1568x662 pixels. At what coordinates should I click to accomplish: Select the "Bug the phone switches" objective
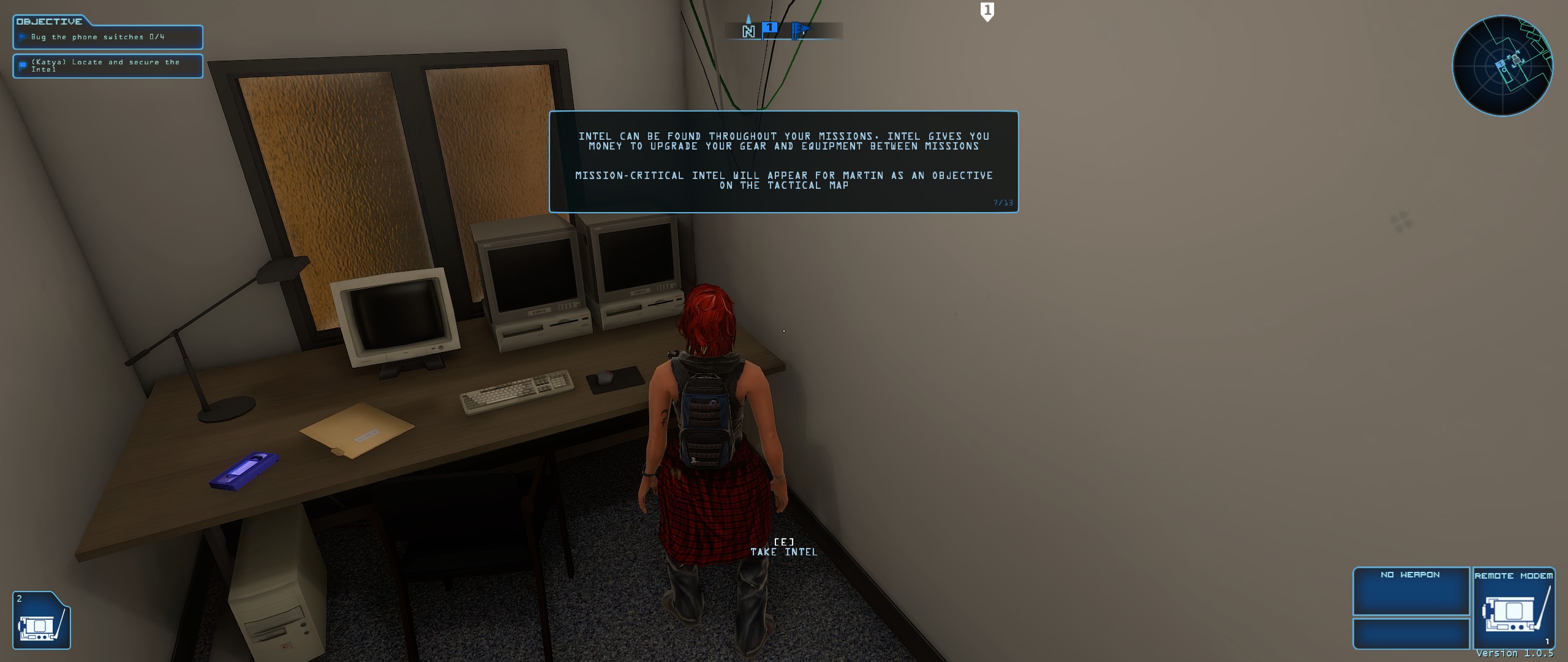(x=108, y=37)
